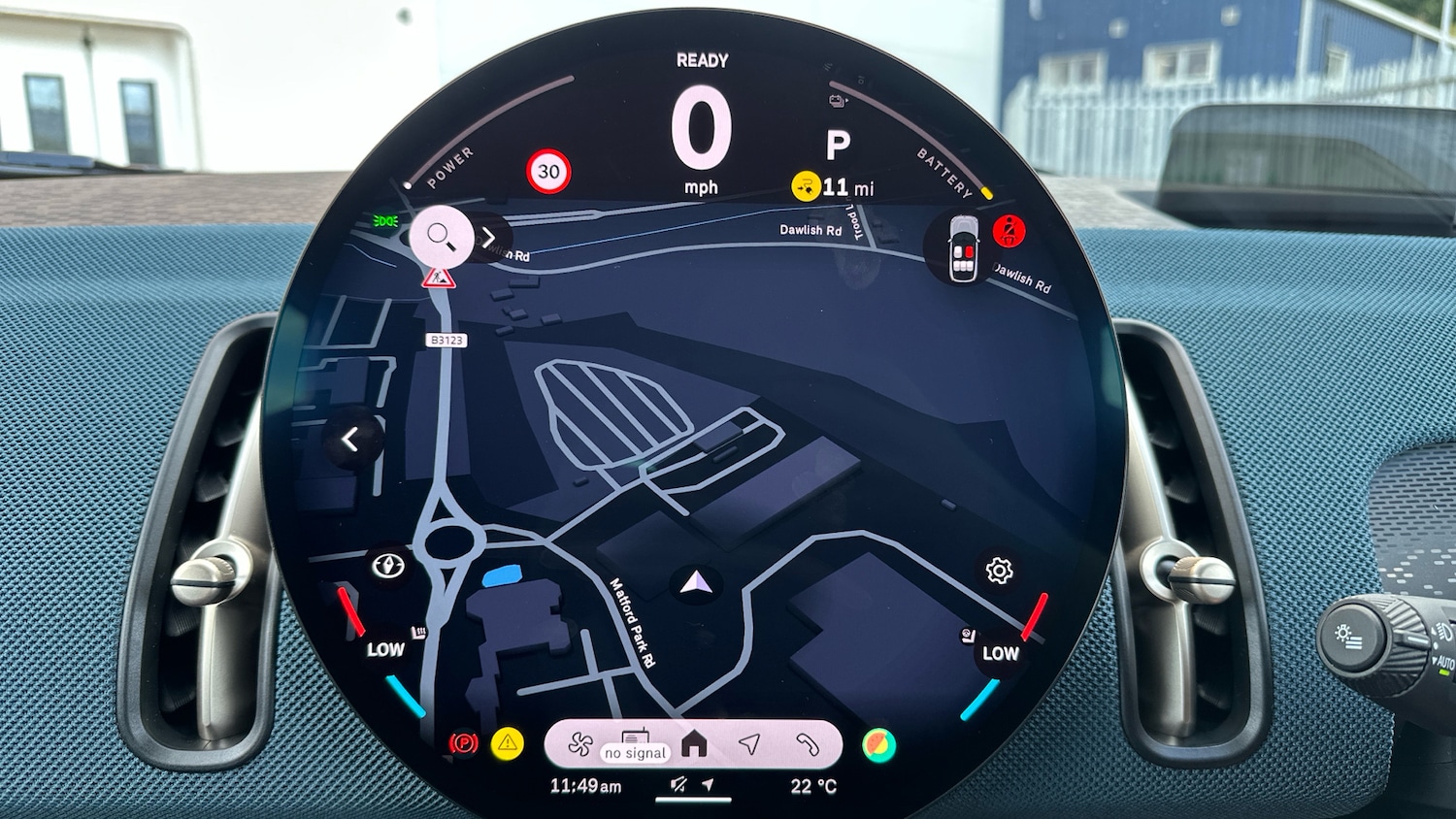
Task: Open the phone menu
Action: point(808,744)
